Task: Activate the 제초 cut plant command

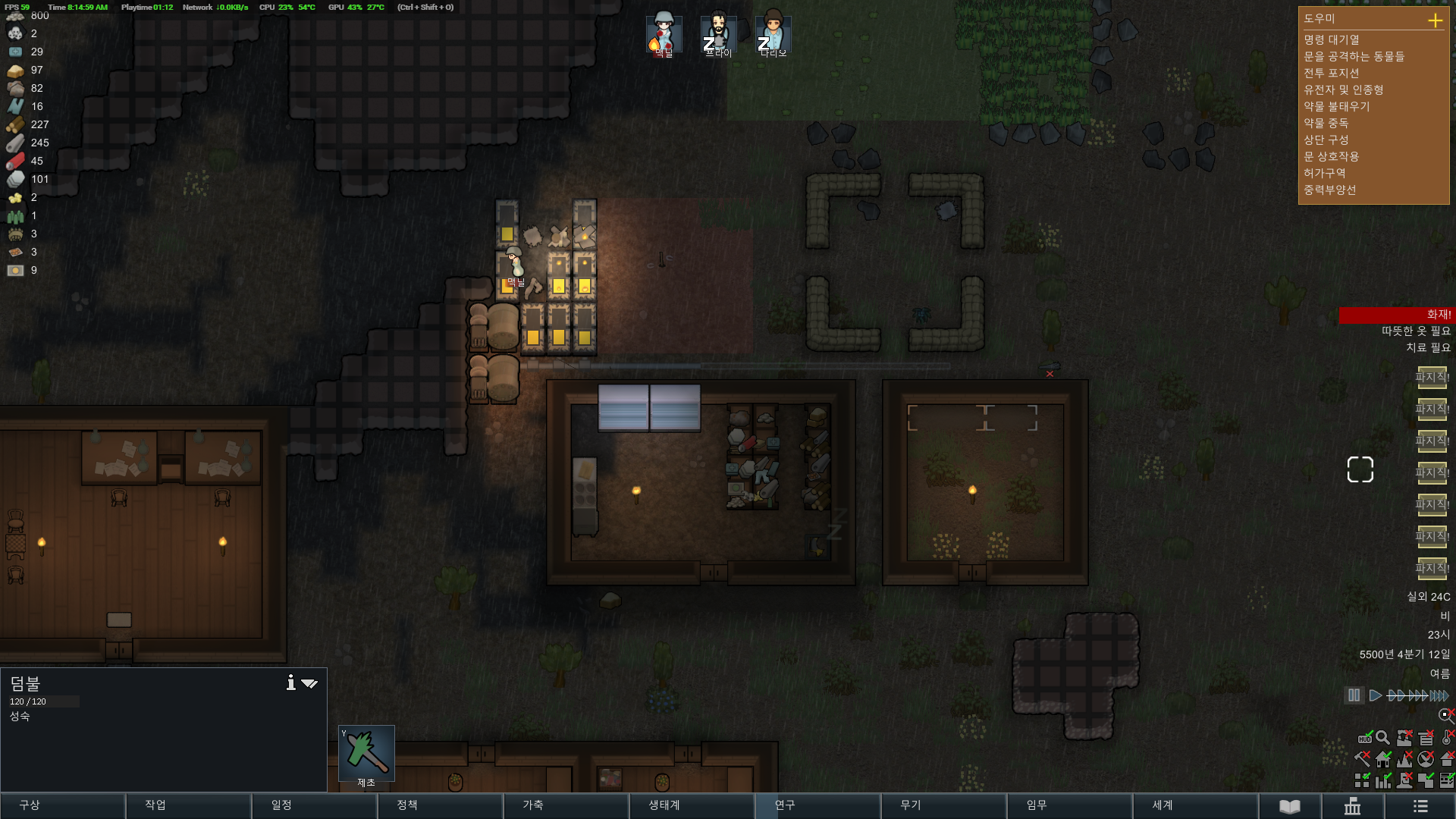Action: tap(366, 754)
